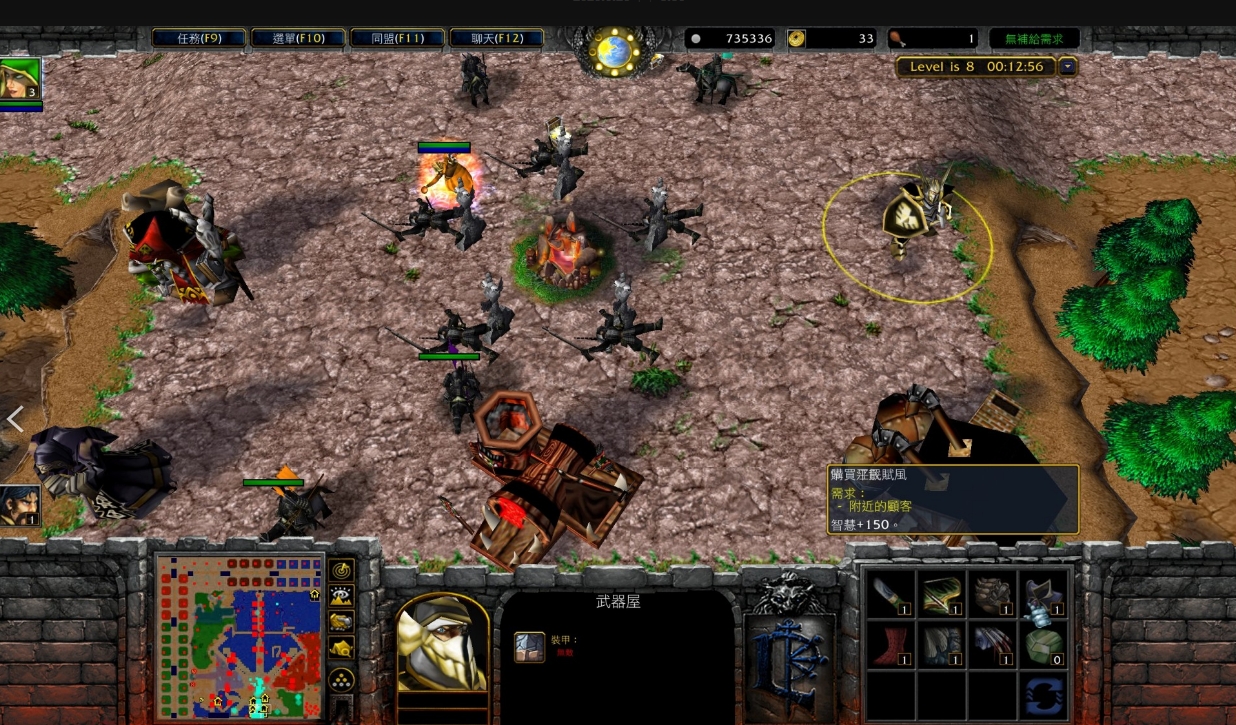Image resolution: width=1236 pixels, height=725 pixels.
Task: Click the armor type icon in info panel
Action: point(529,647)
